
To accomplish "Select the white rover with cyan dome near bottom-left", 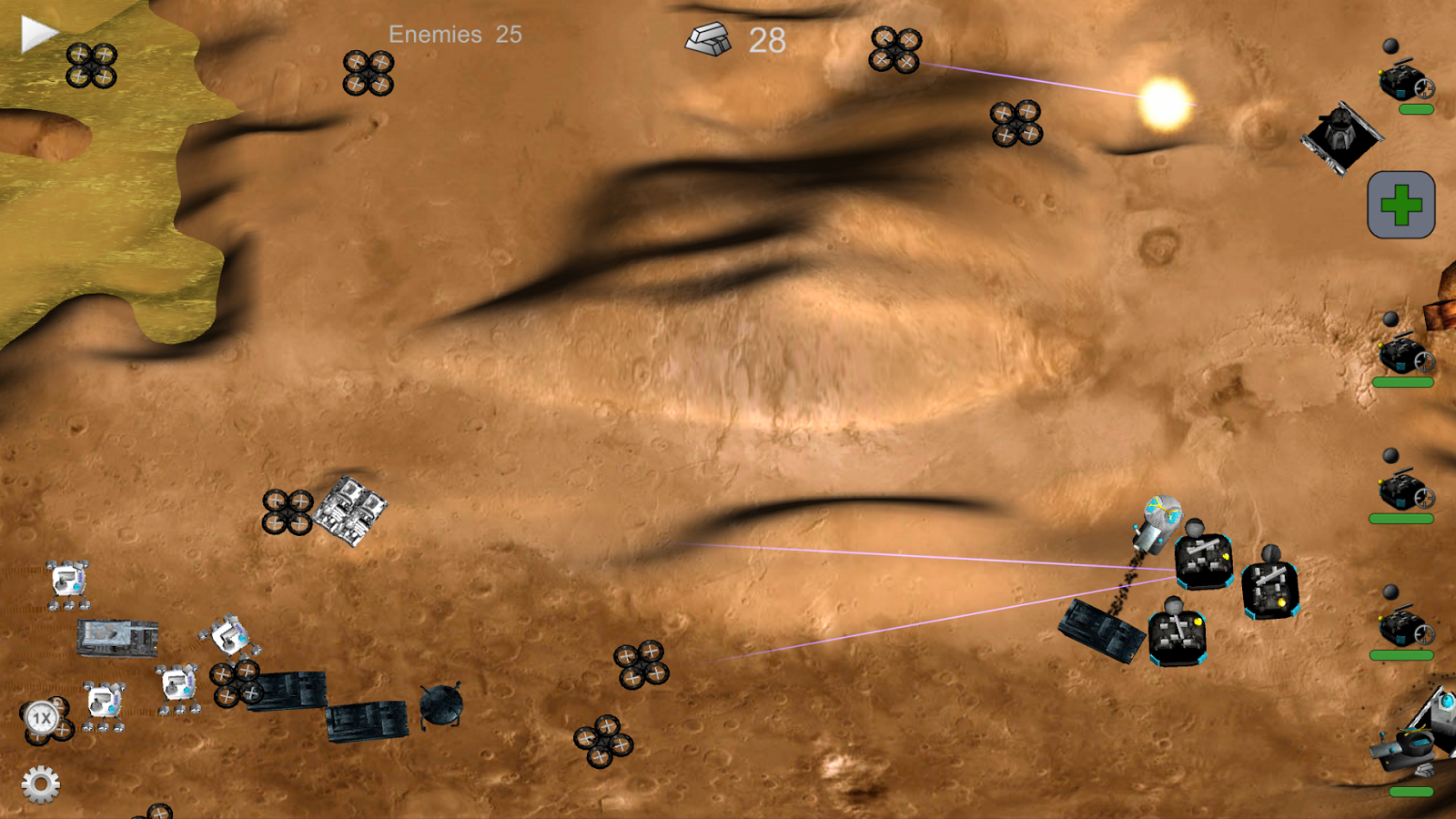I will pos(105,703).
